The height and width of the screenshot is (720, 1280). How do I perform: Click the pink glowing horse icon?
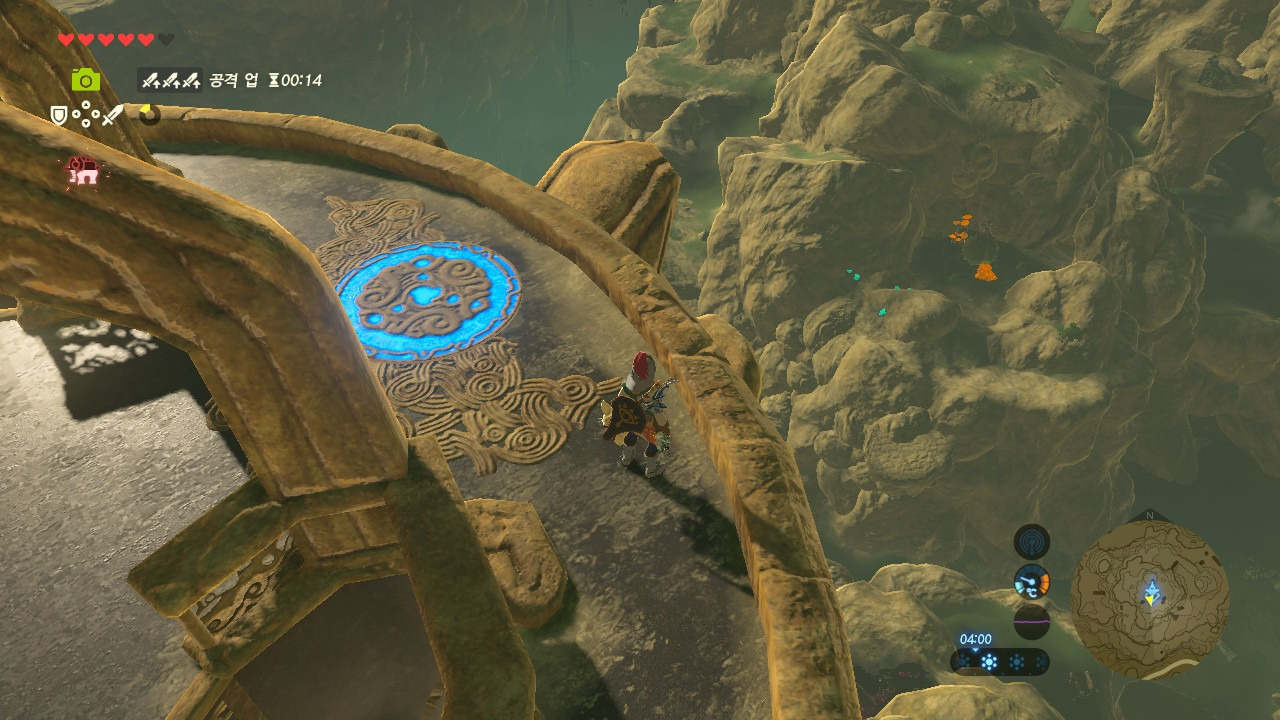click(x=83, y=171)
